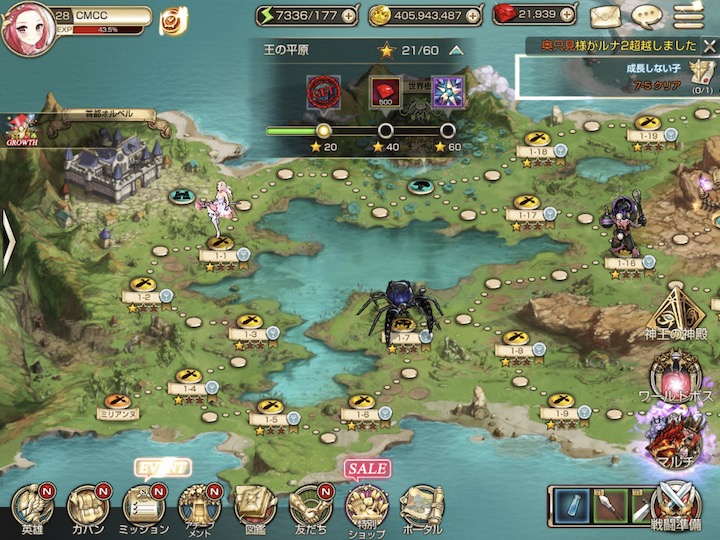Open the カバン bag inventory

pyautogui.click(x=87, y=508)
